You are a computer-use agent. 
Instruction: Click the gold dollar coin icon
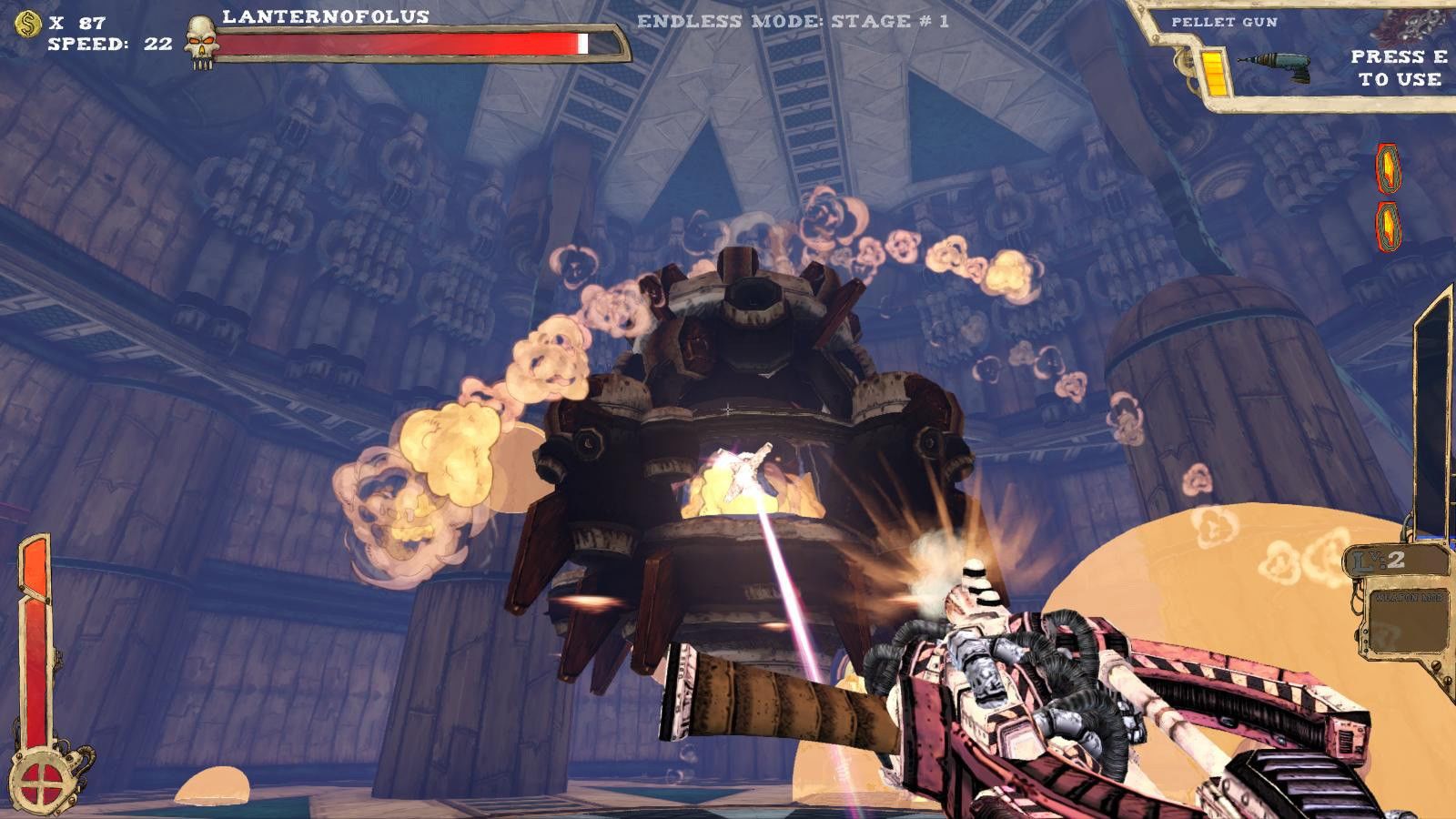[x=27, y=24]
